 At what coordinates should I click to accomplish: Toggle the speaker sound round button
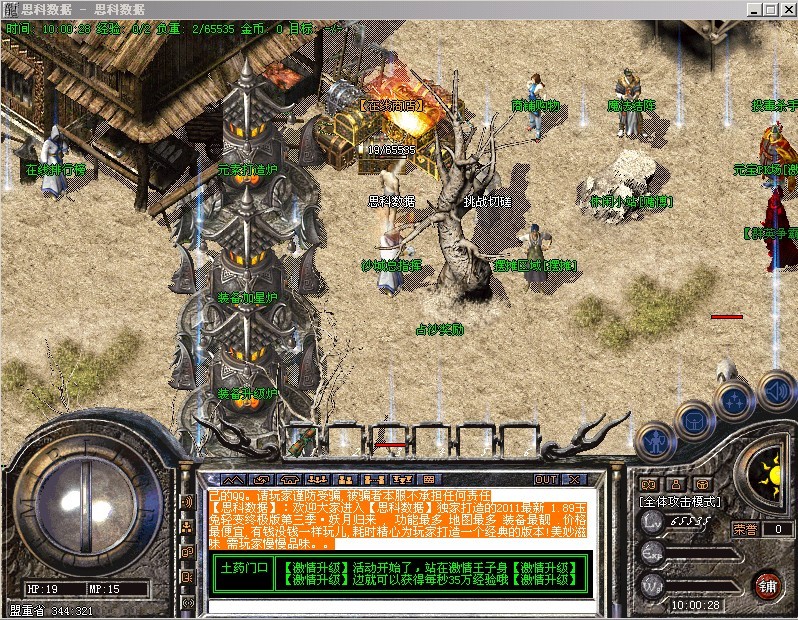[775, 389]
